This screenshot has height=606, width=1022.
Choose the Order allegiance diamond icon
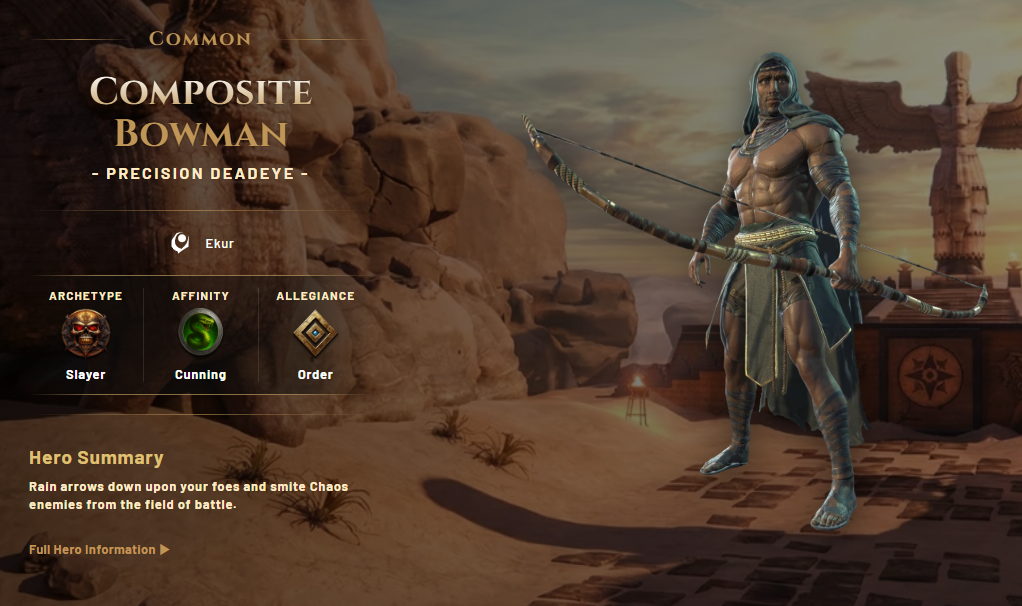point(315,333)
